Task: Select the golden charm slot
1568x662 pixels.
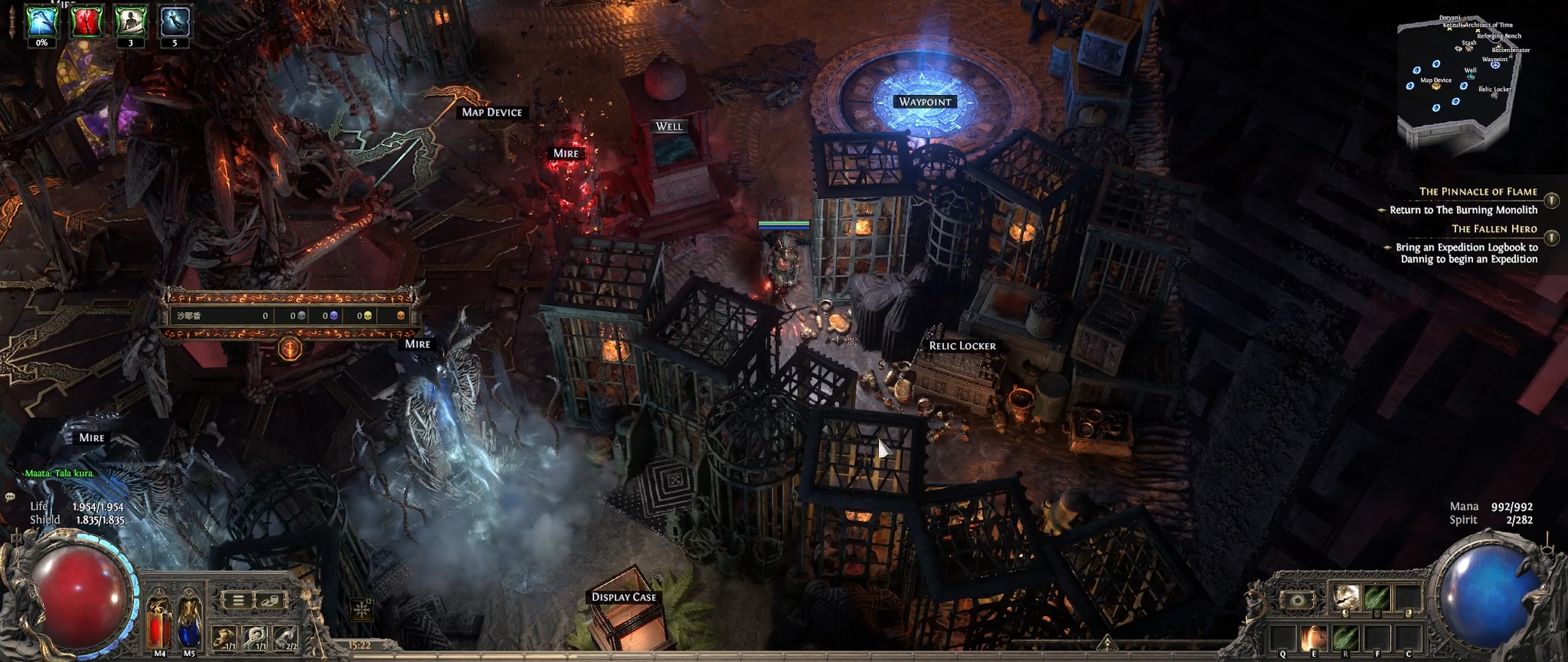Action: [225, 638]
